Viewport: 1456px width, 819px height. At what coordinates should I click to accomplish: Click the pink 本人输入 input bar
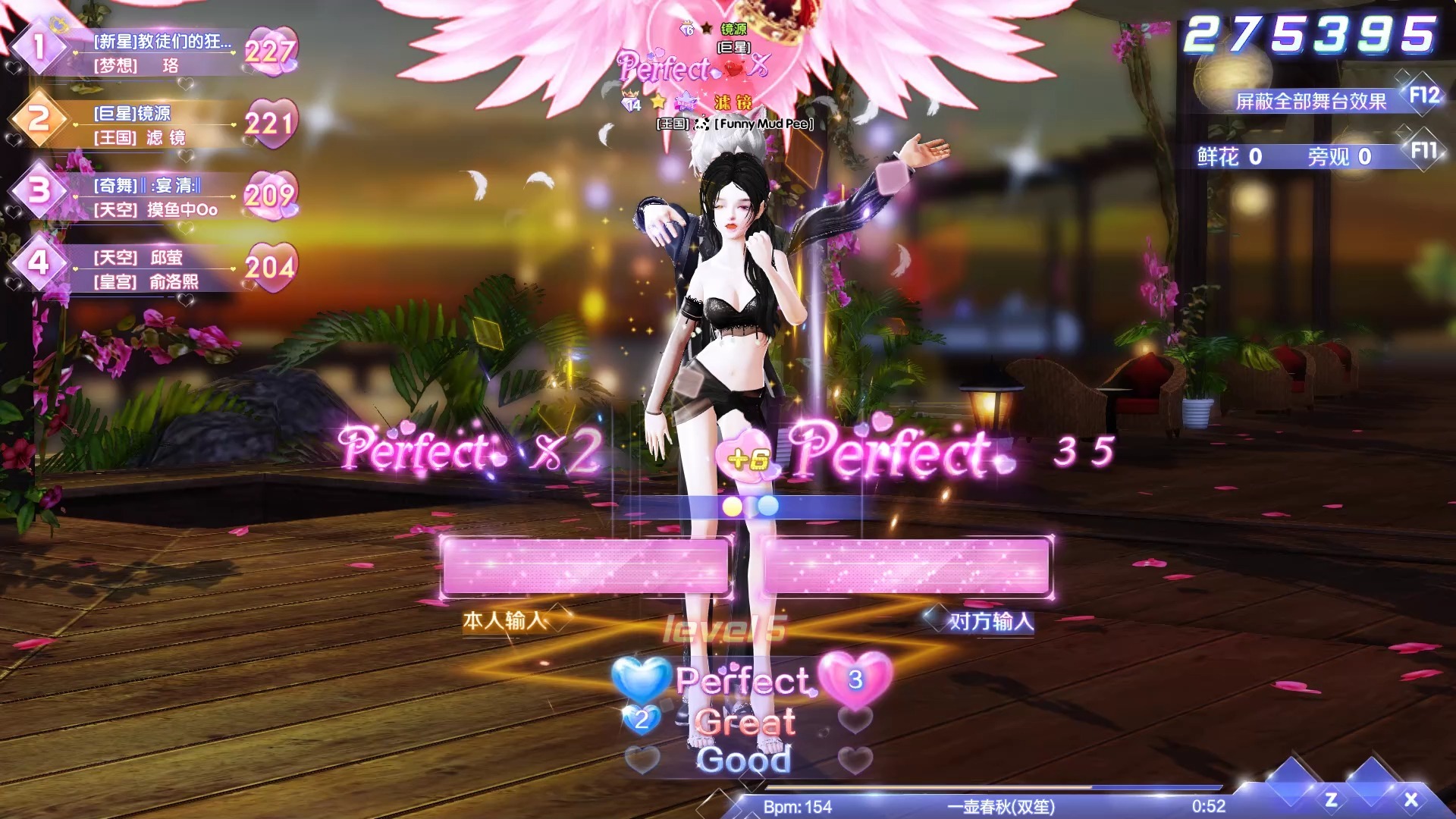coord(585,566)
